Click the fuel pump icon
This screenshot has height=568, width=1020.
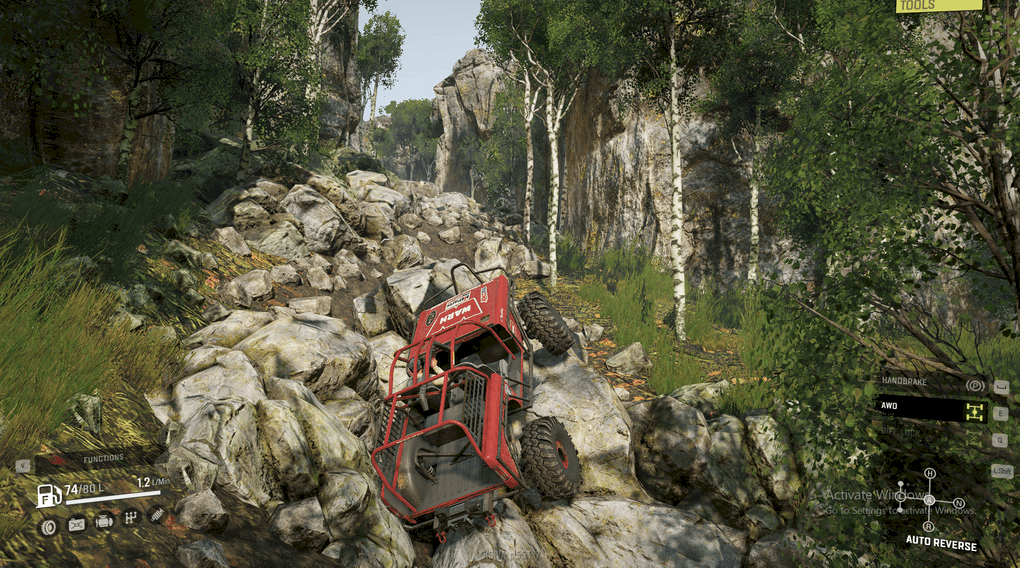point(48,495)
